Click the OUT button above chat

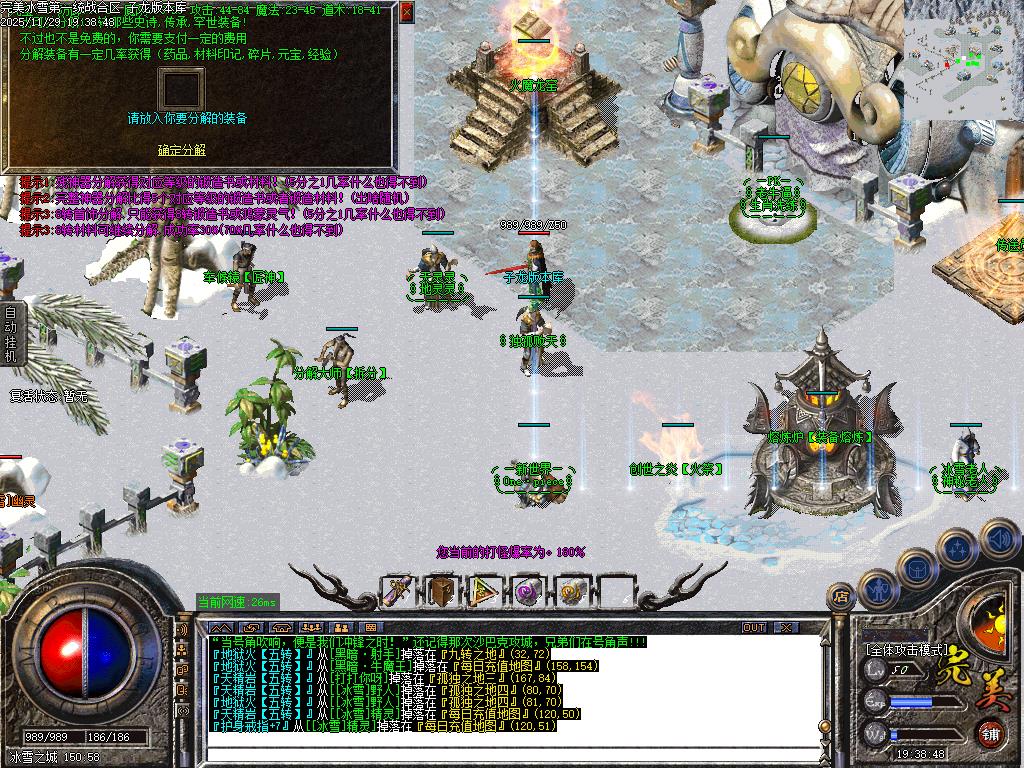point(754,627)
